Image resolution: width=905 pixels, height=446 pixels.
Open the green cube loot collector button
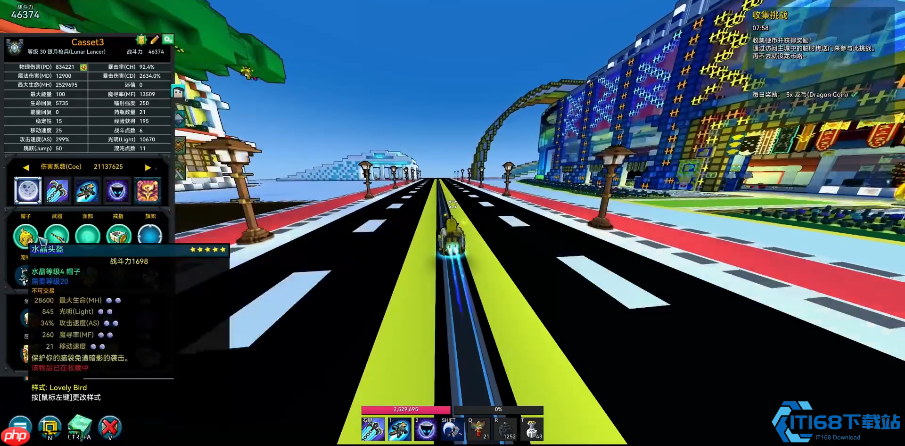[x=79, y=427]
